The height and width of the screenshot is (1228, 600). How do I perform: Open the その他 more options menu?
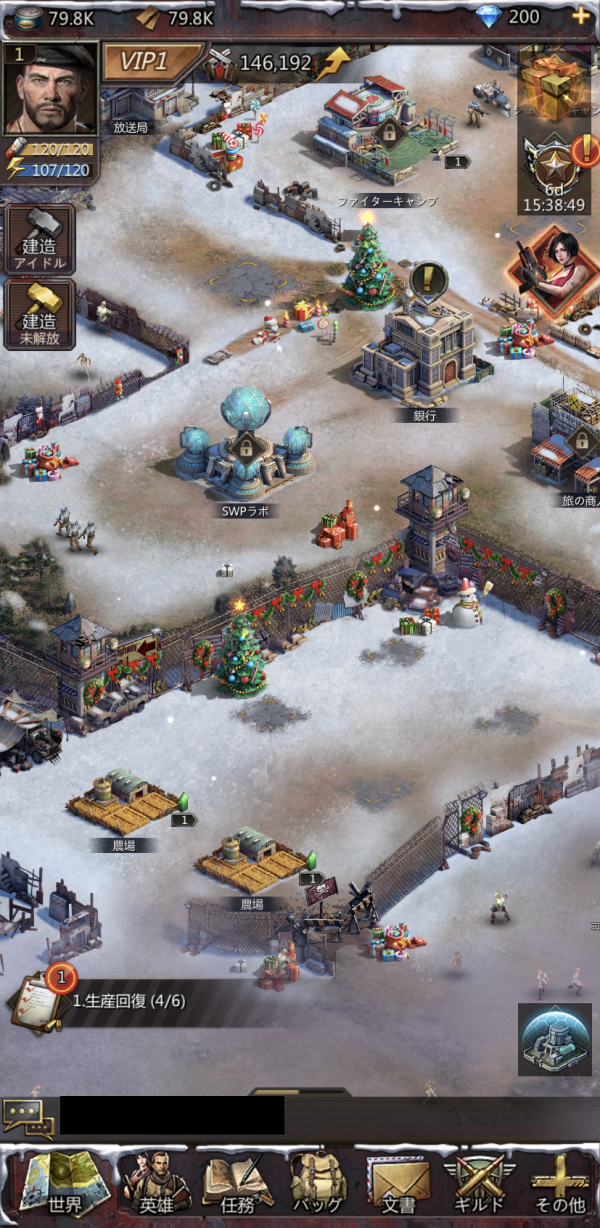pos(560,1182)
